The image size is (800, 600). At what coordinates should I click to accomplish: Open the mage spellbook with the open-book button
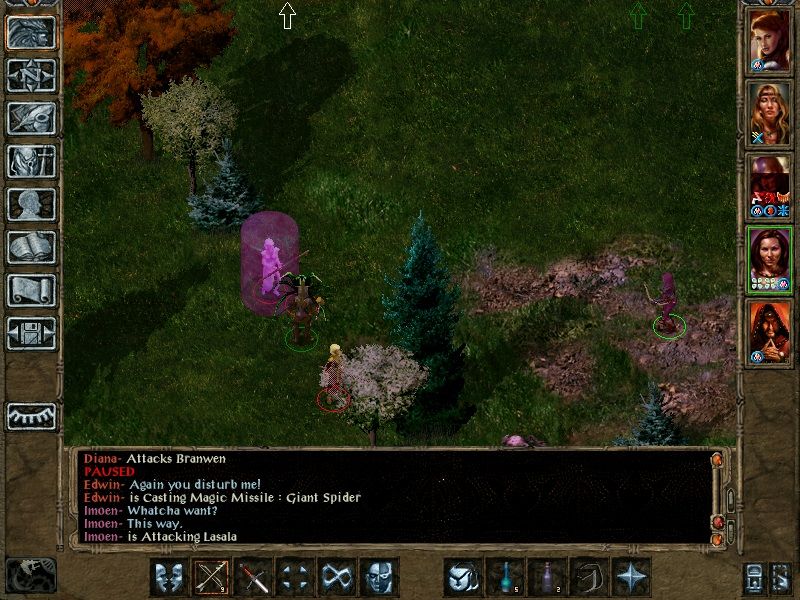click(x=31, y=247)
